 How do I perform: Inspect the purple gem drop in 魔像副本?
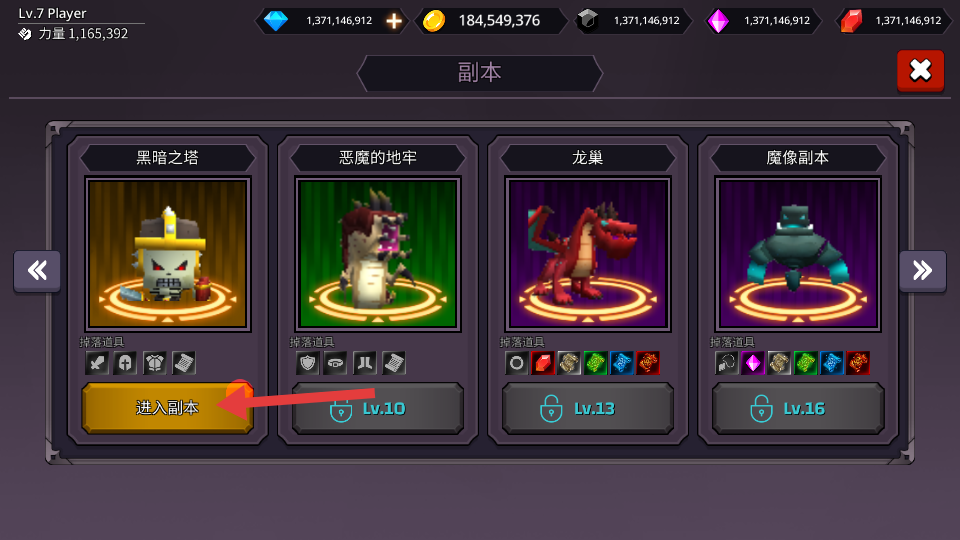click(x=753, y=363)
